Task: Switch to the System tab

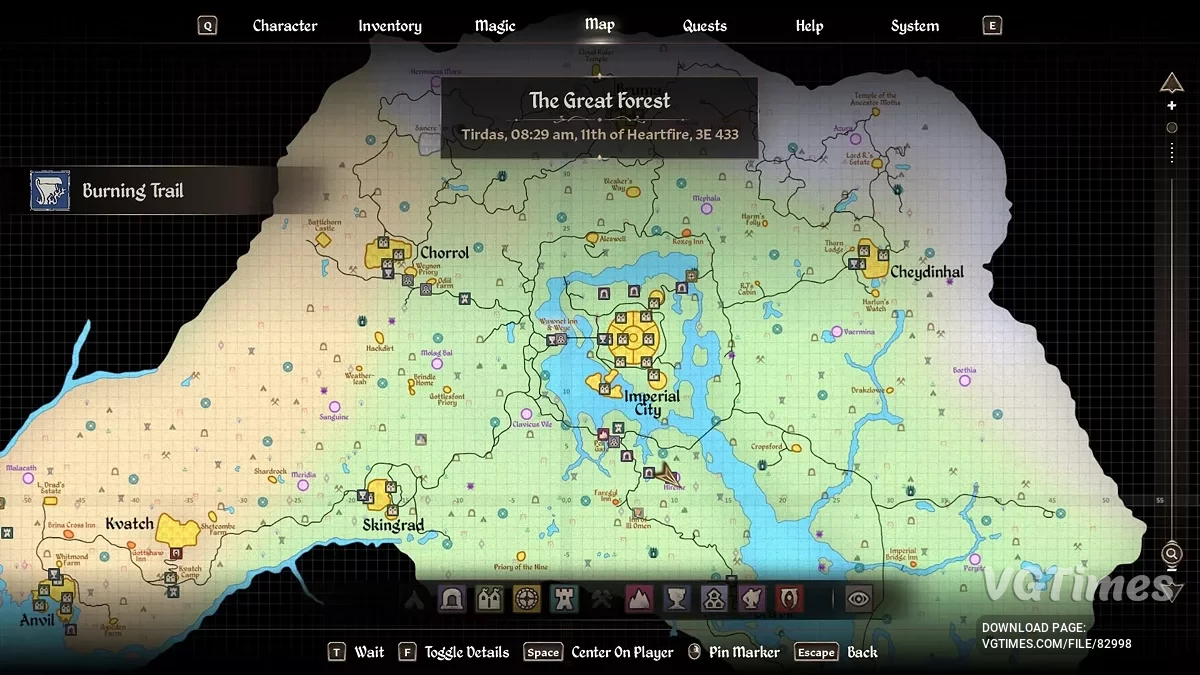Action: (x=915, y=26)
